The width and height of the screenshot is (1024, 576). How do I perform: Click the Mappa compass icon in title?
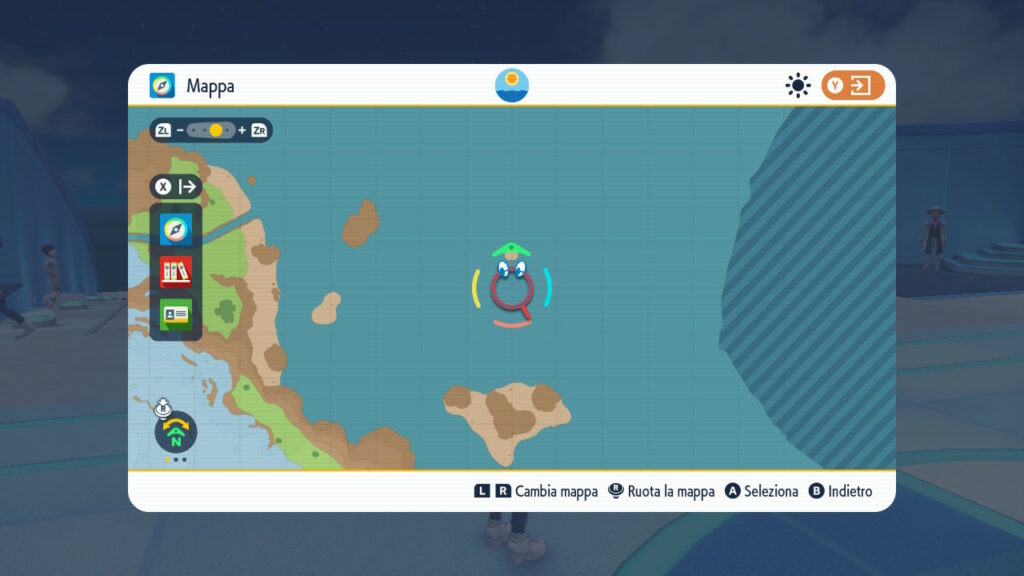[x=162, y=86]
